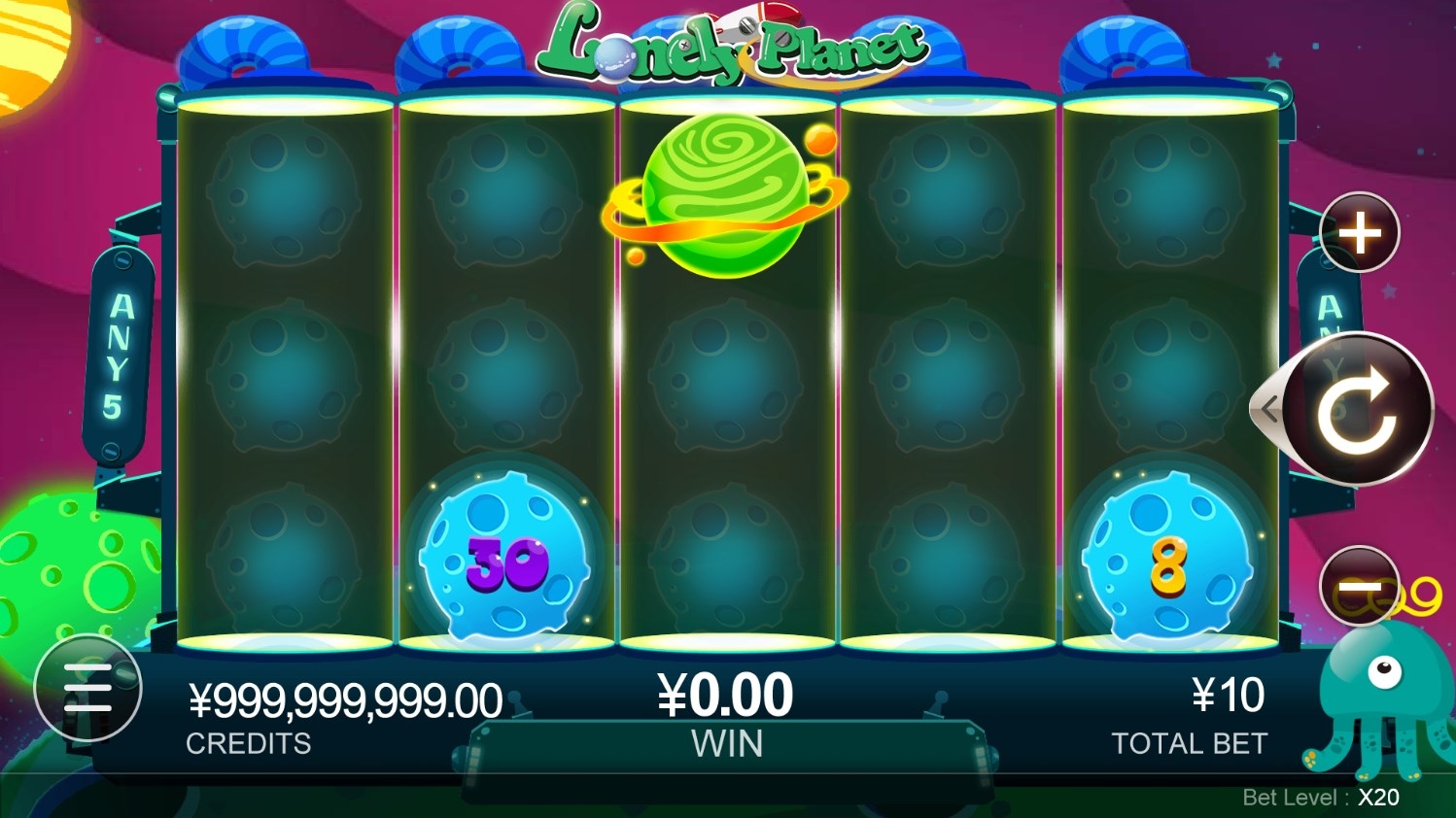Increase the bet with the plus button

[x=1359, y=233]
